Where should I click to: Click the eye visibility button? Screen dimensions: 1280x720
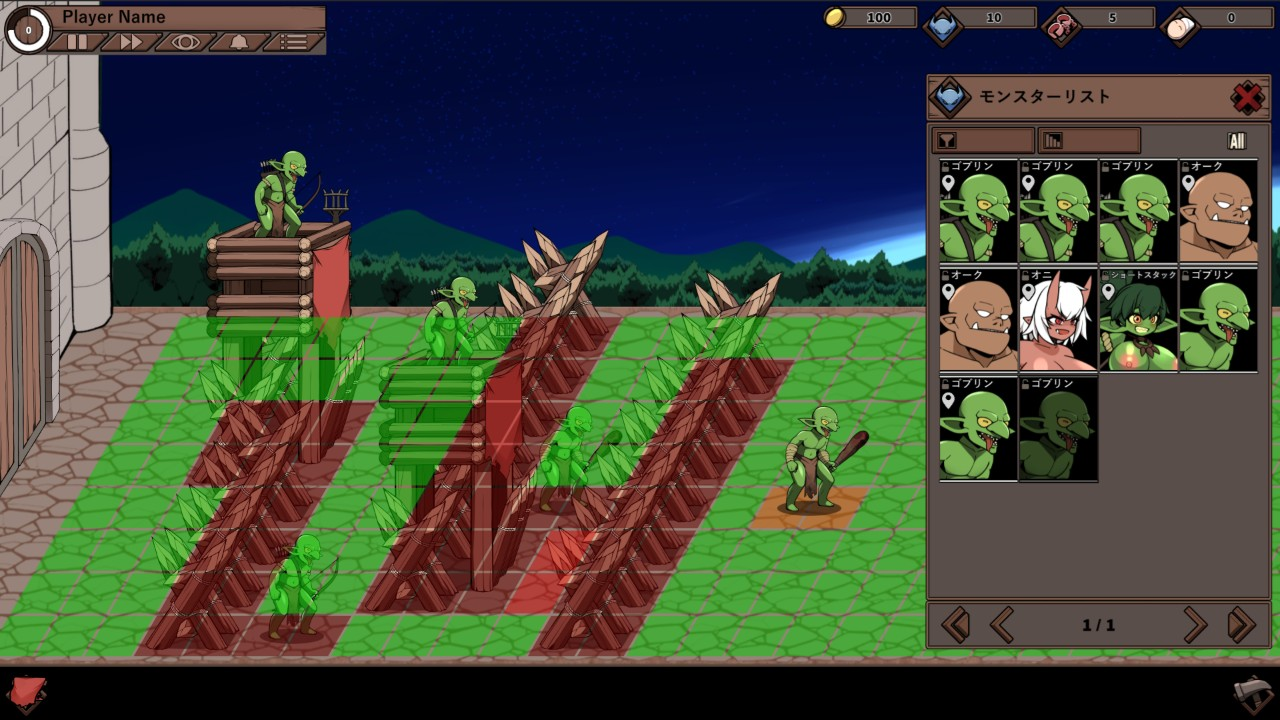186,42
